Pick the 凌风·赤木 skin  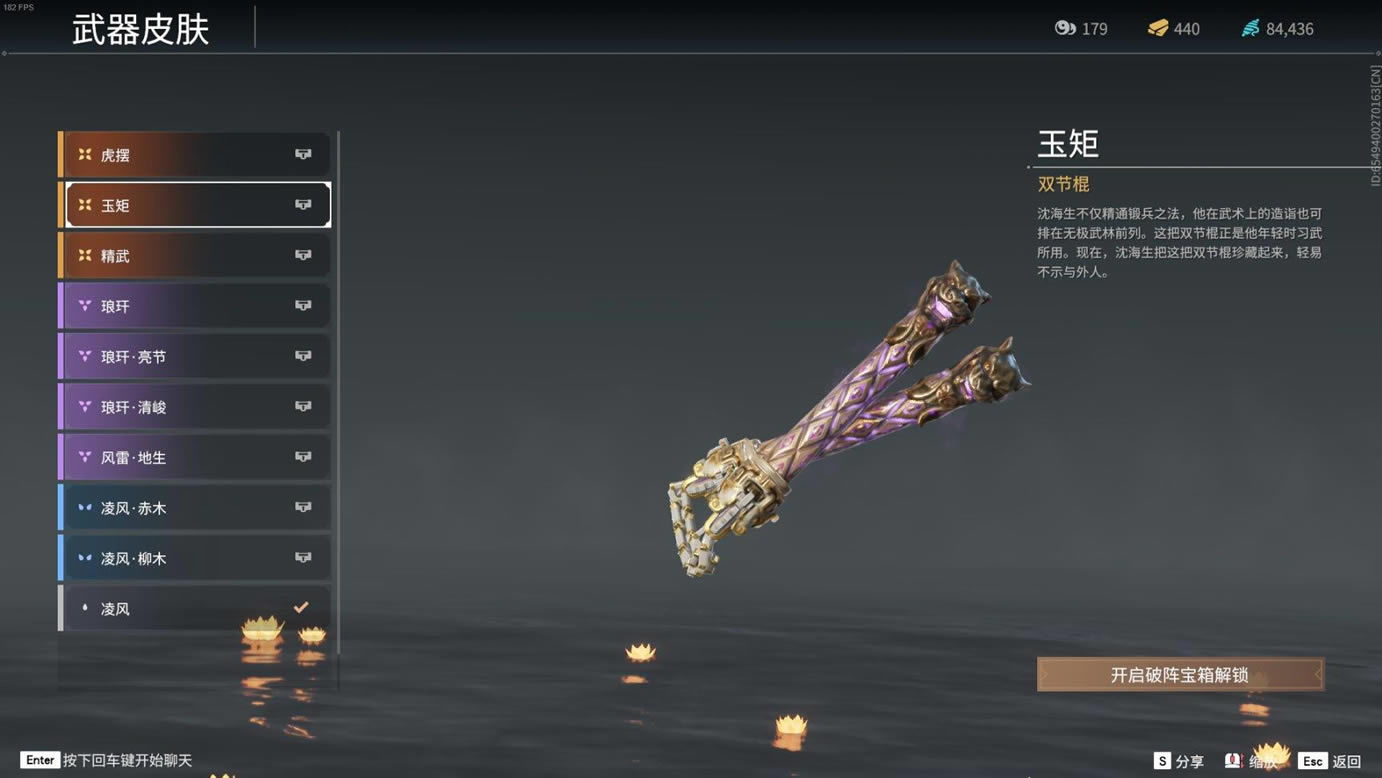[196, 508]
